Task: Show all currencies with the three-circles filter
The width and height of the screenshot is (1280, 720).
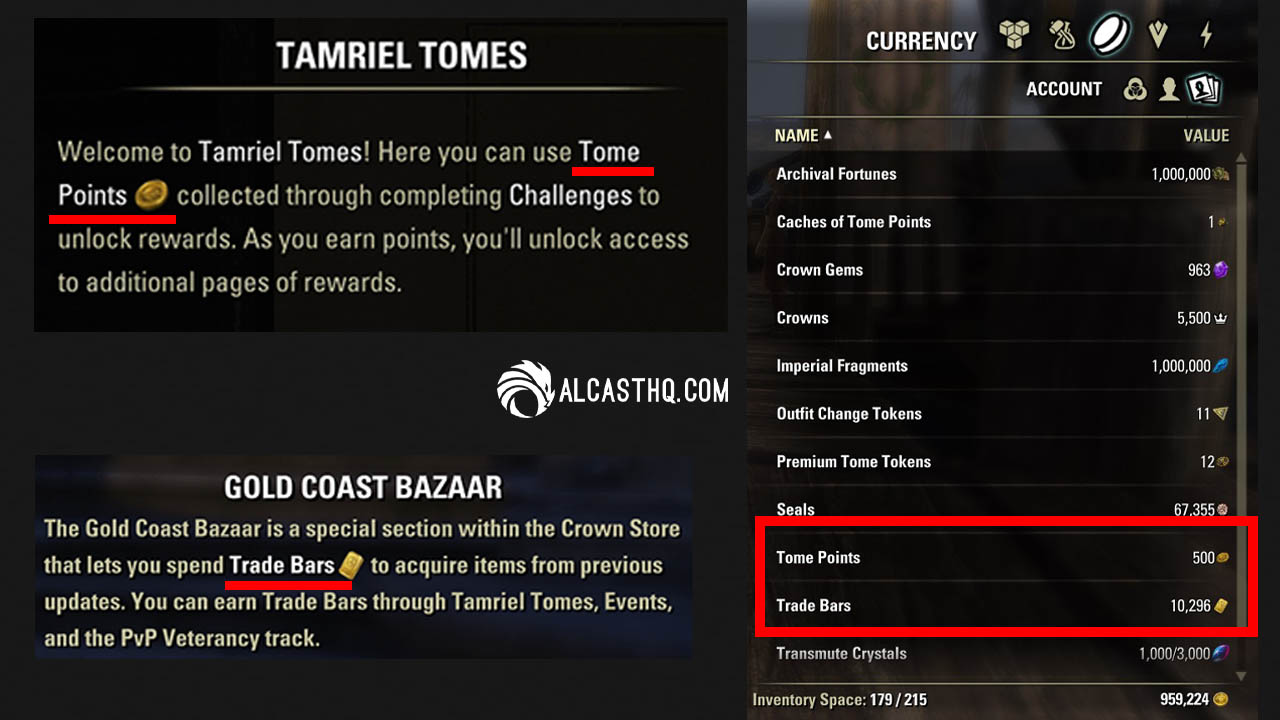Action: click(1135, 89)
